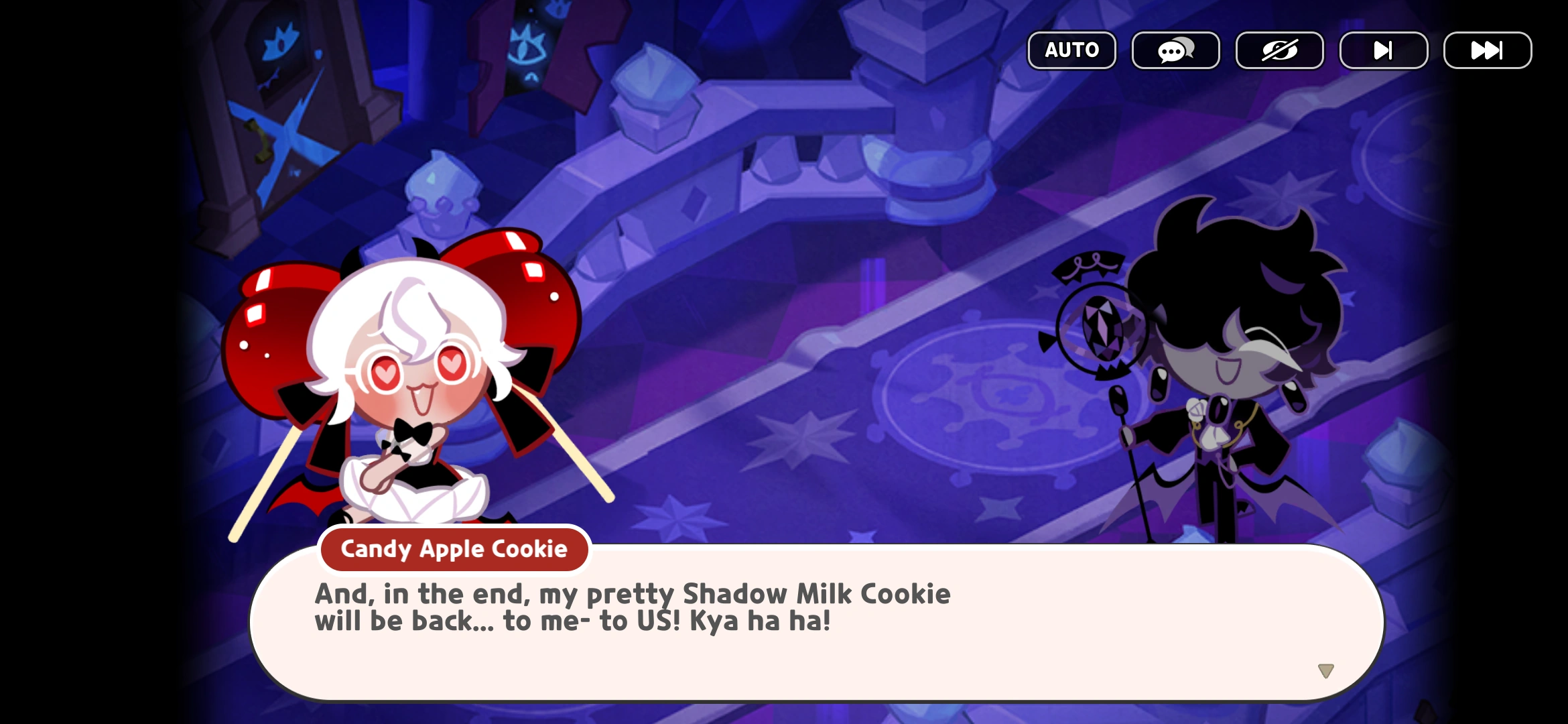Enable auto-play dialogue mode

click(x=1071, y=50)
